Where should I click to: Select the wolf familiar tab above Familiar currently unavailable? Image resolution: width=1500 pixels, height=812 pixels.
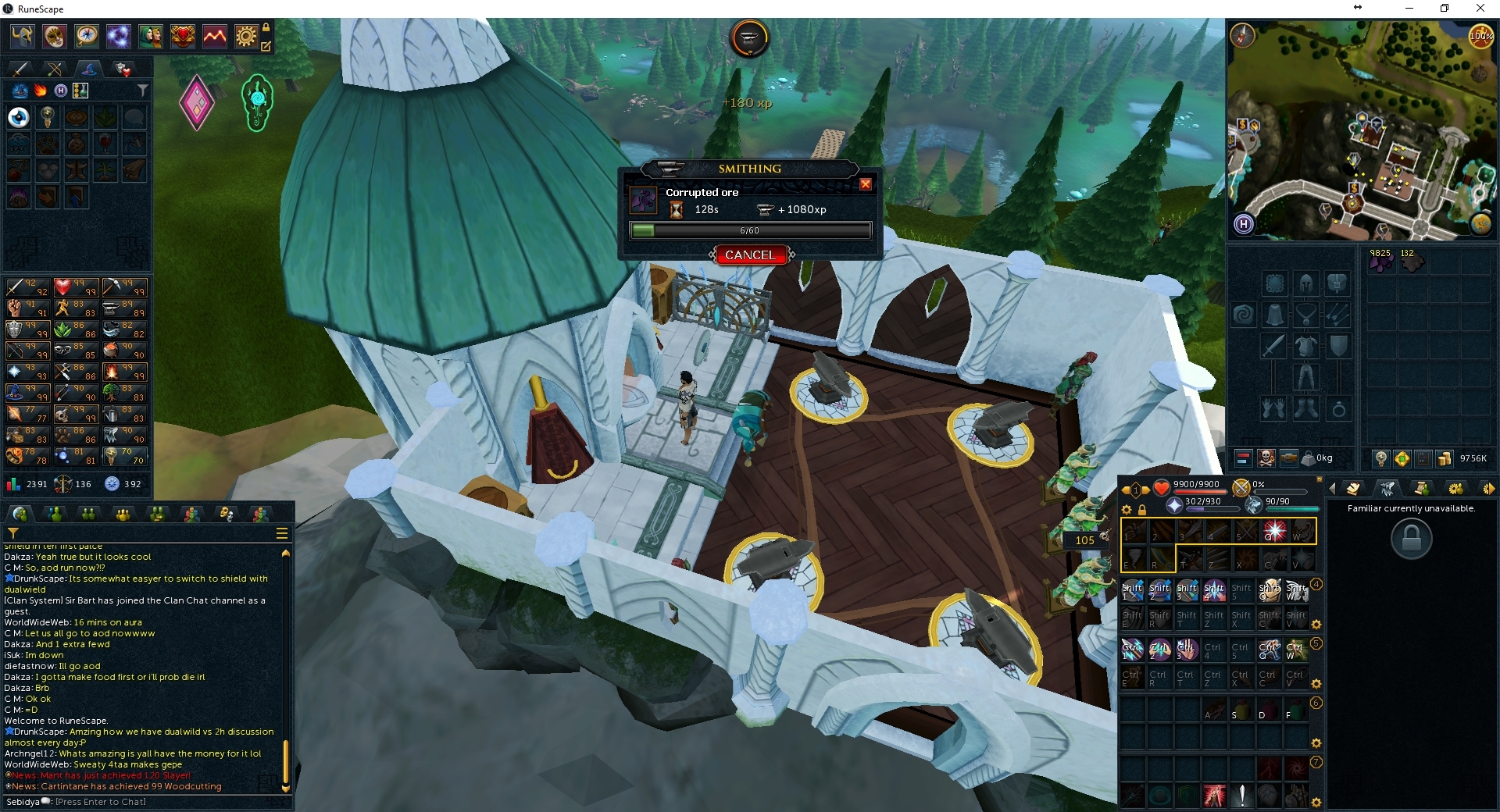coord(1387,489)
